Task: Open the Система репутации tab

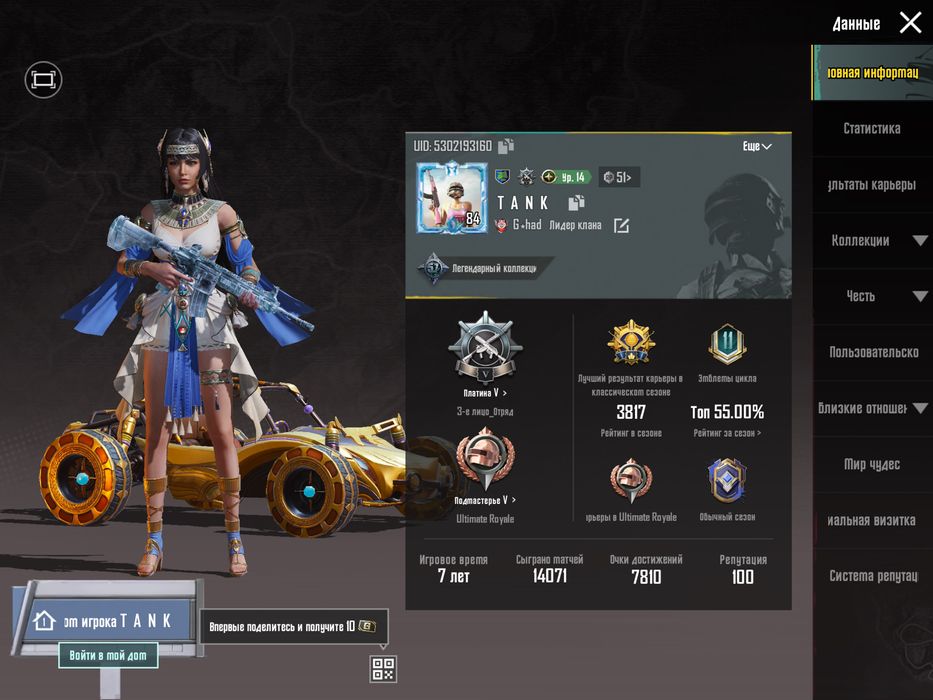Action: 873,576
